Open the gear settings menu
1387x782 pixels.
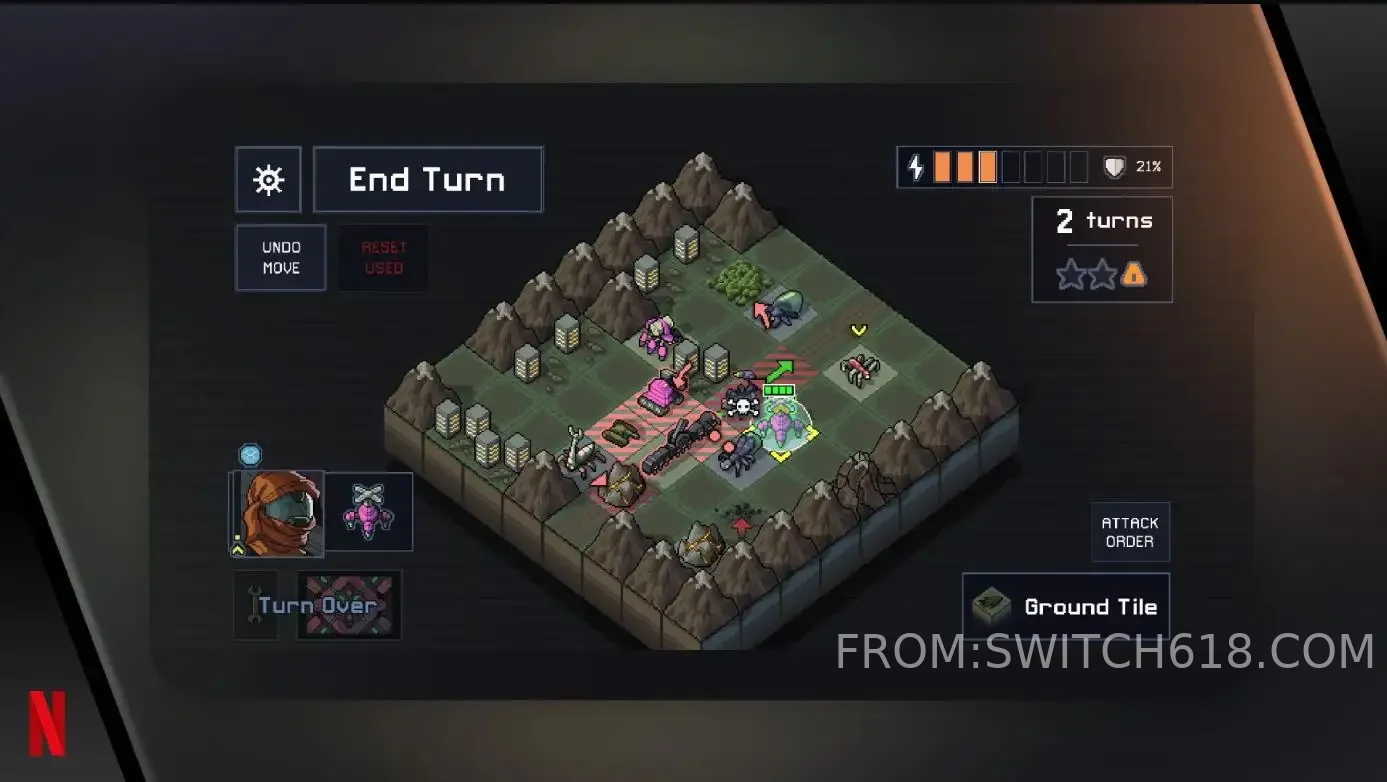click(x=268, y=180)
